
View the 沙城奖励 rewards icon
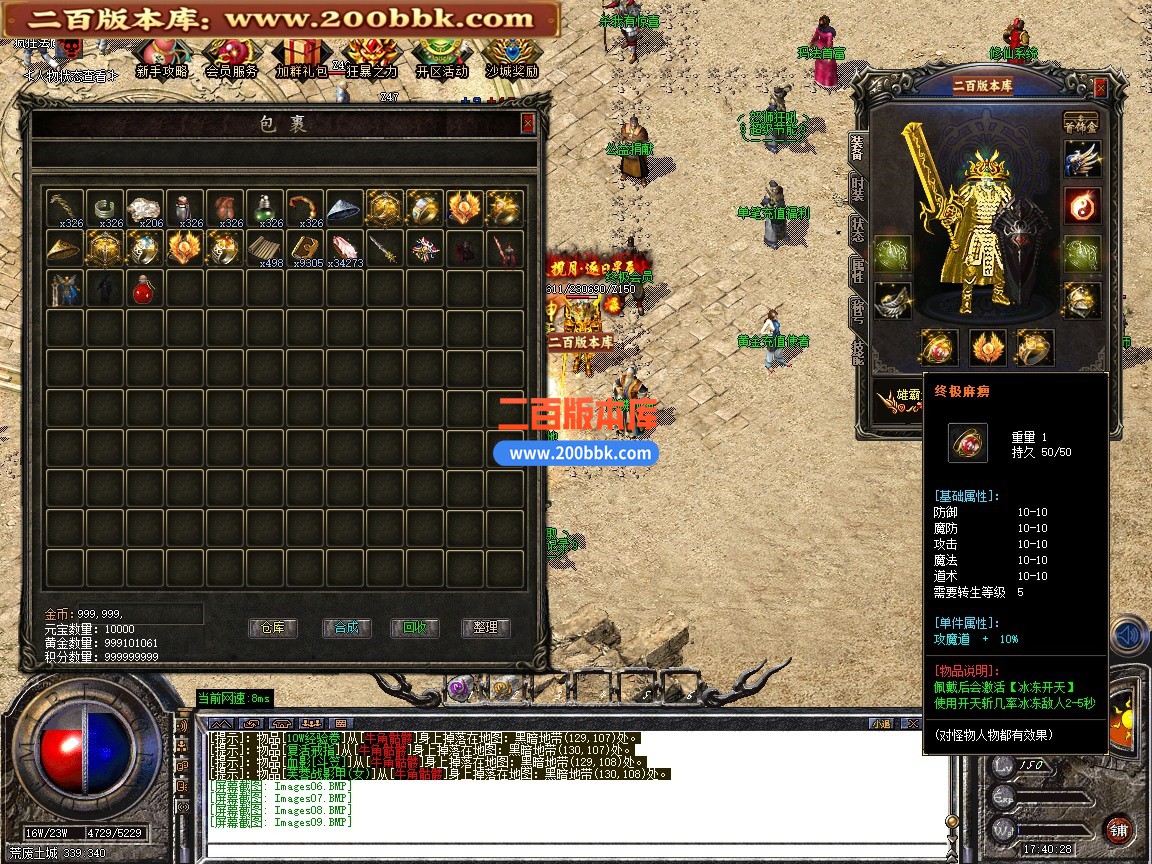tap(511, 58)
